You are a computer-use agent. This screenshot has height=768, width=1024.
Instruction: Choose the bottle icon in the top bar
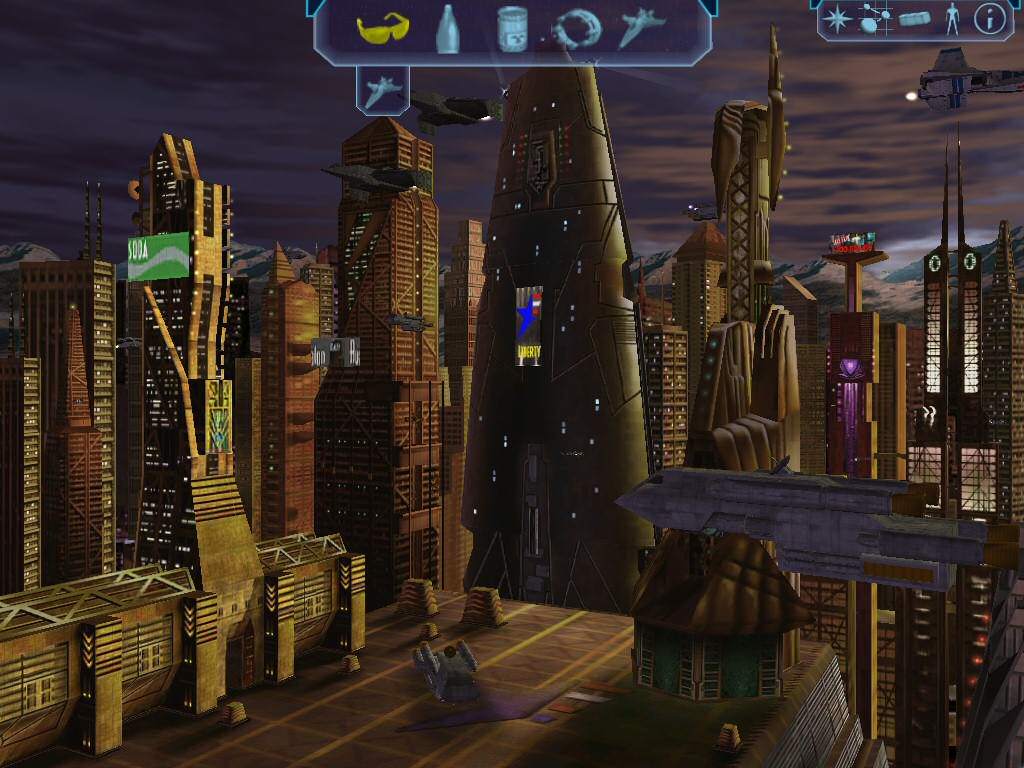tap(447, 29)
